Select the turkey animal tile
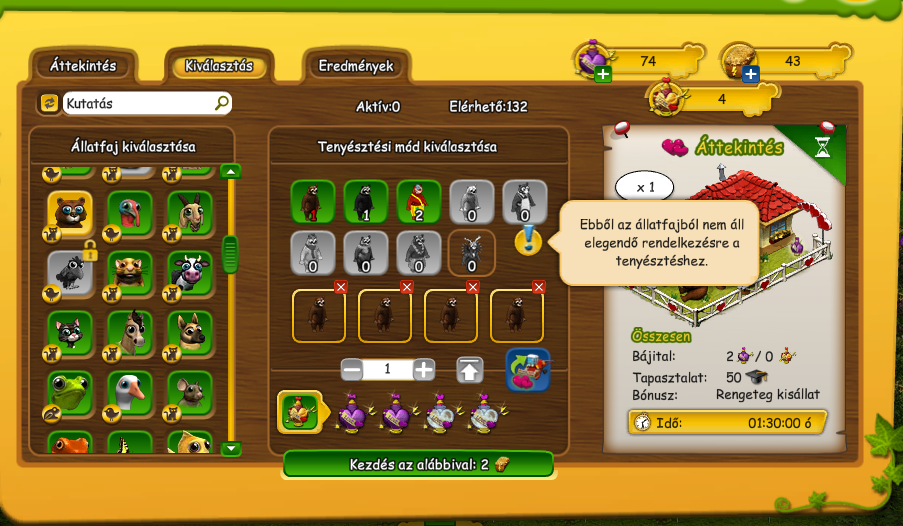This screenshot has width=903, height=526. point(130,212)
